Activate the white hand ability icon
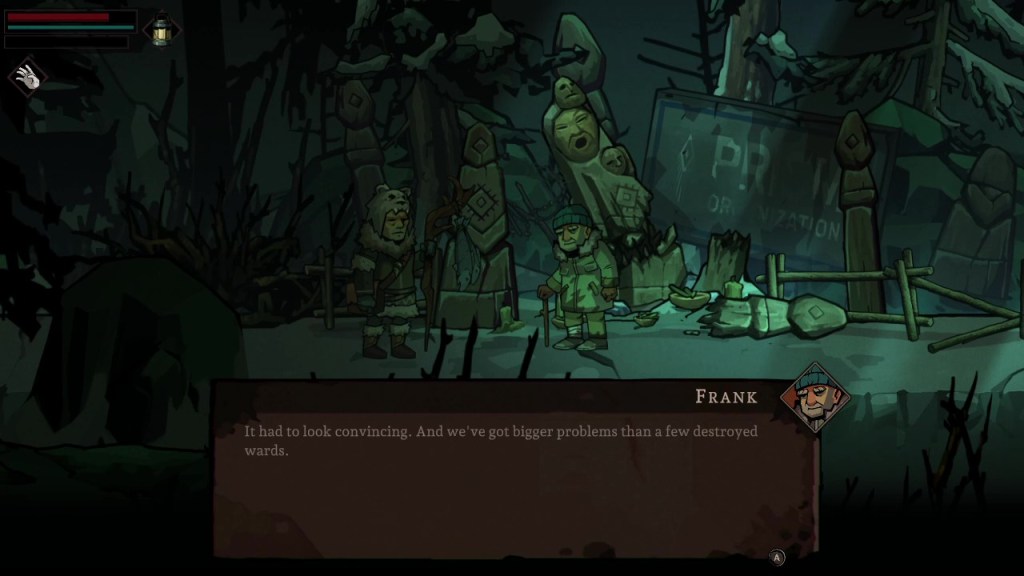The width and height of the screenshot is (1024, 576). click(x=28, y=78)
